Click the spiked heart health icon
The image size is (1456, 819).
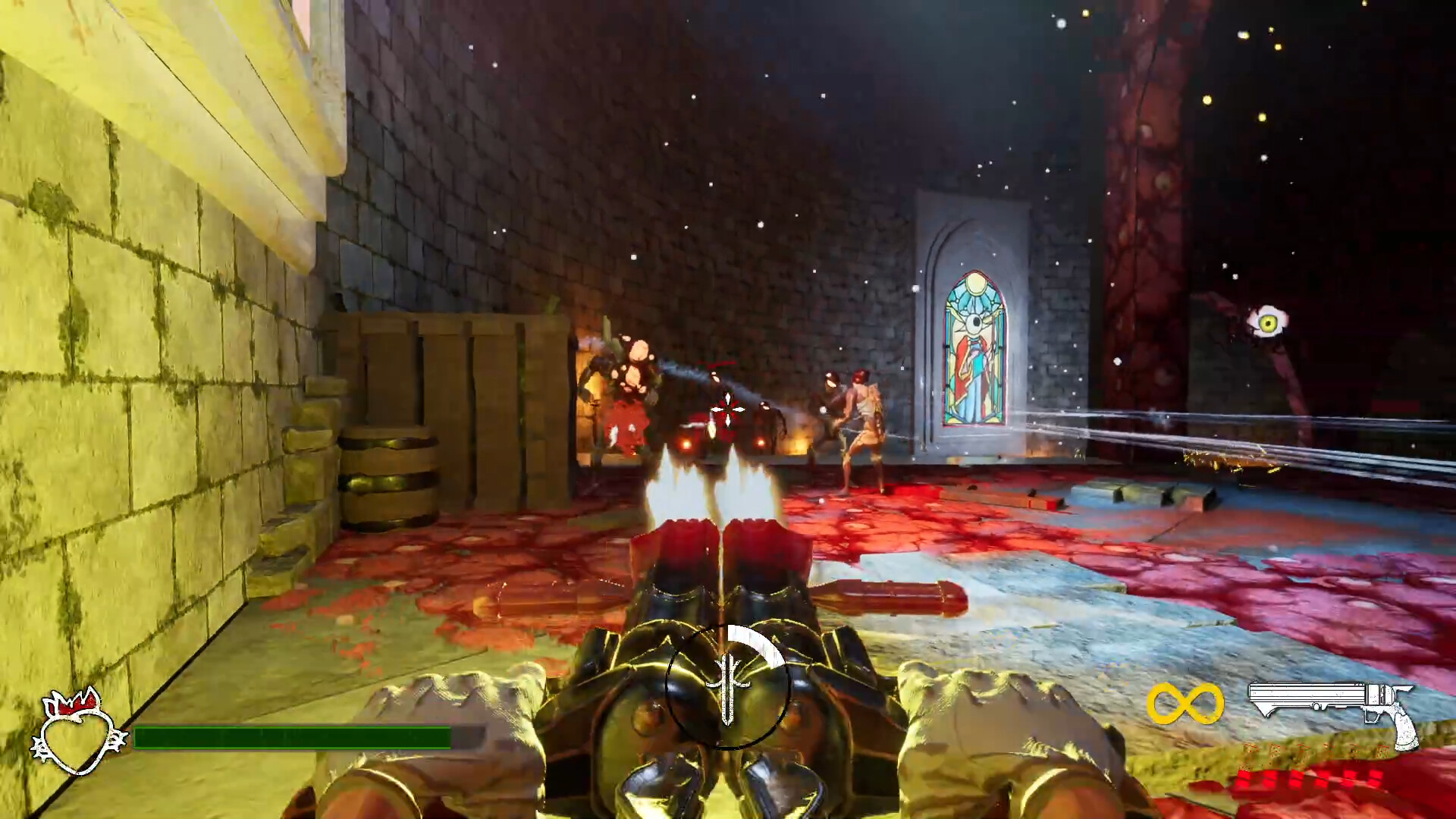pyautogui.click(x=76, y=732)
